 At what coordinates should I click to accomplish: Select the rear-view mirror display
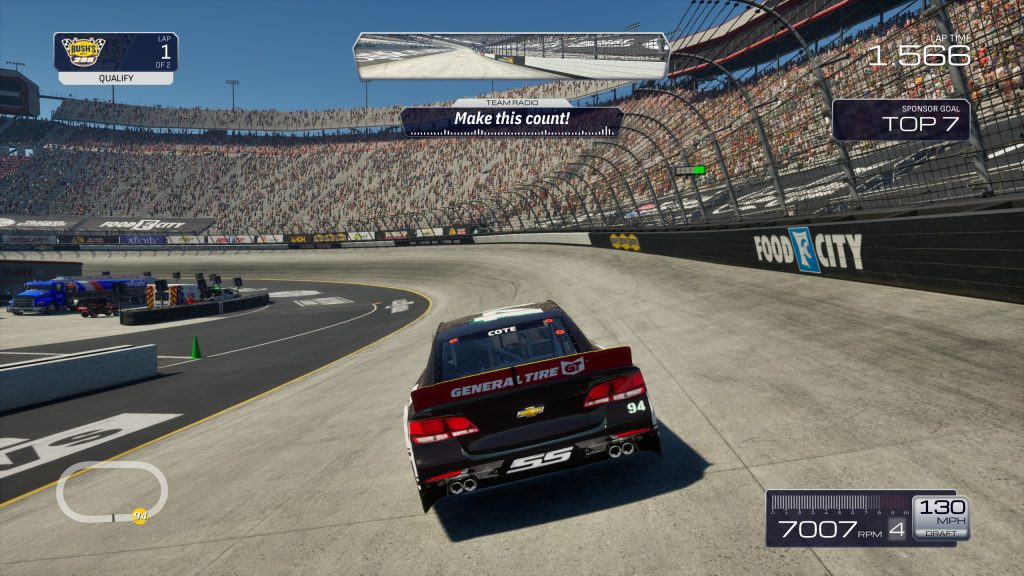510,56
